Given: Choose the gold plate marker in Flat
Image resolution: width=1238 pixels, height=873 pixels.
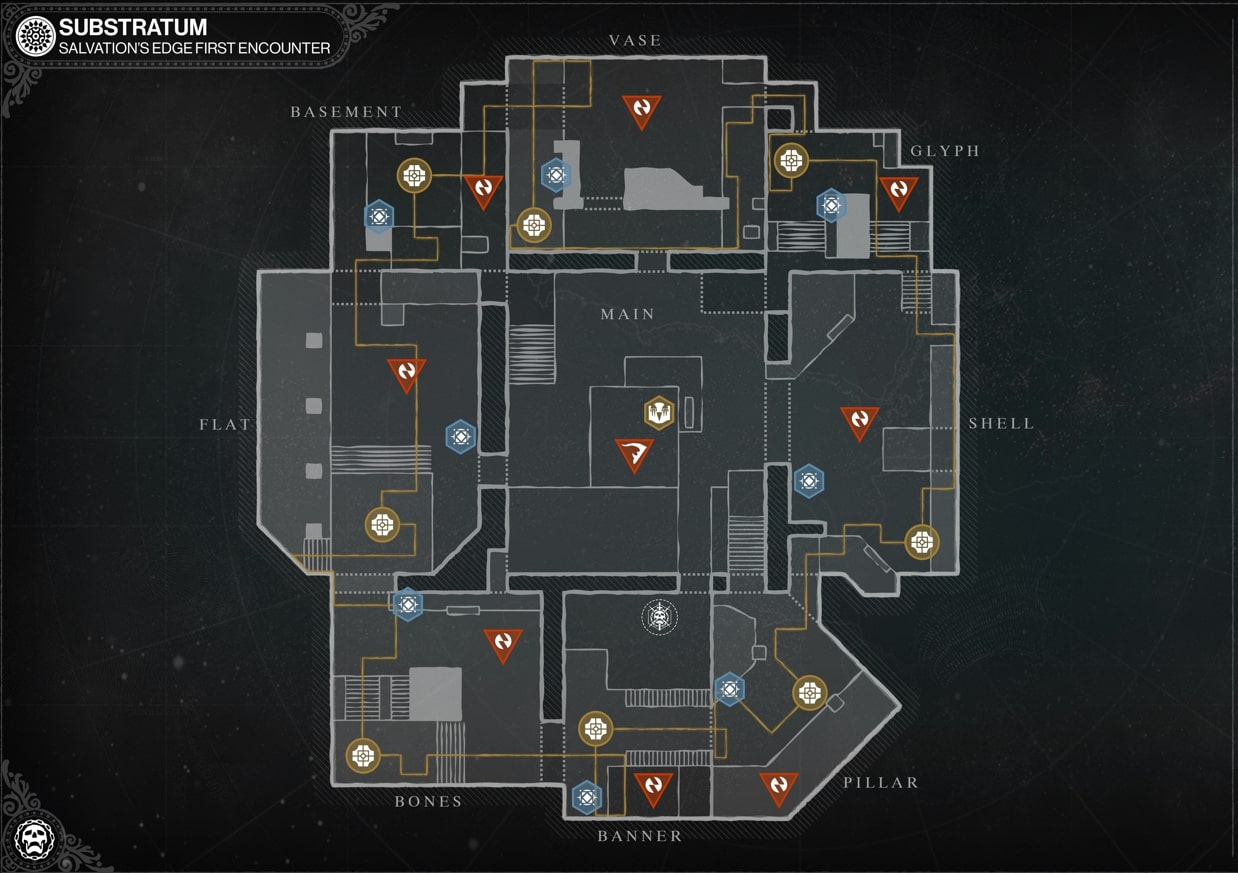Looking at the screenshot, I should (382, 524).
